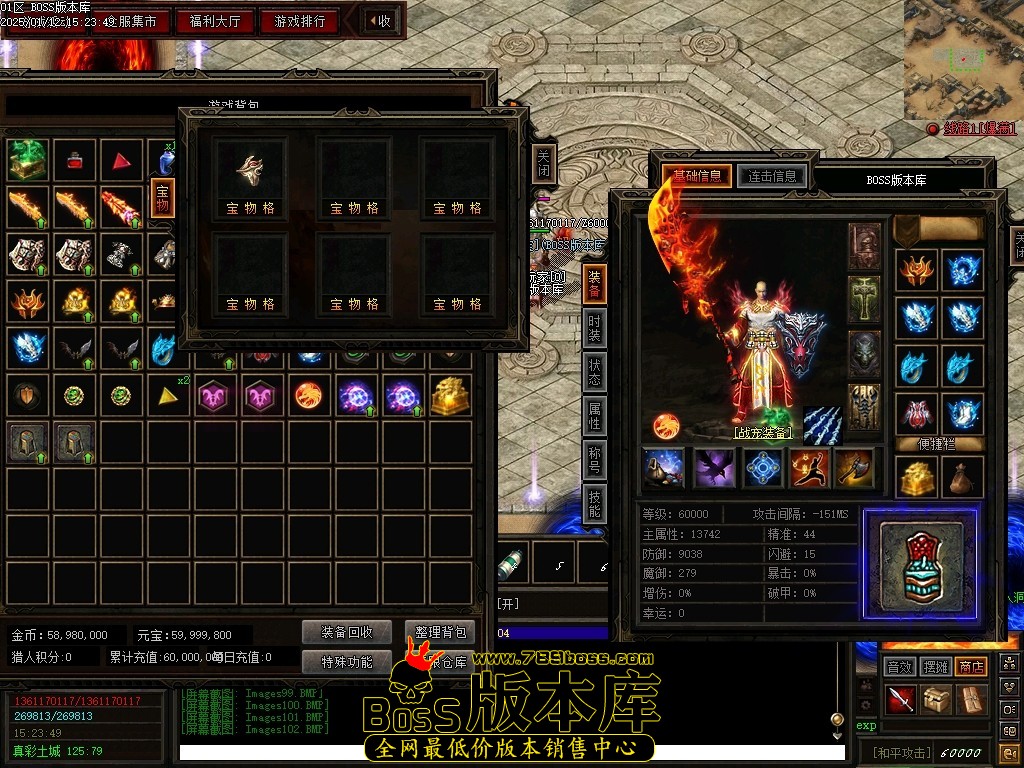Select the equipped treasure in first 宝物格
The image size is (1024, 768).
coord(250,172)
